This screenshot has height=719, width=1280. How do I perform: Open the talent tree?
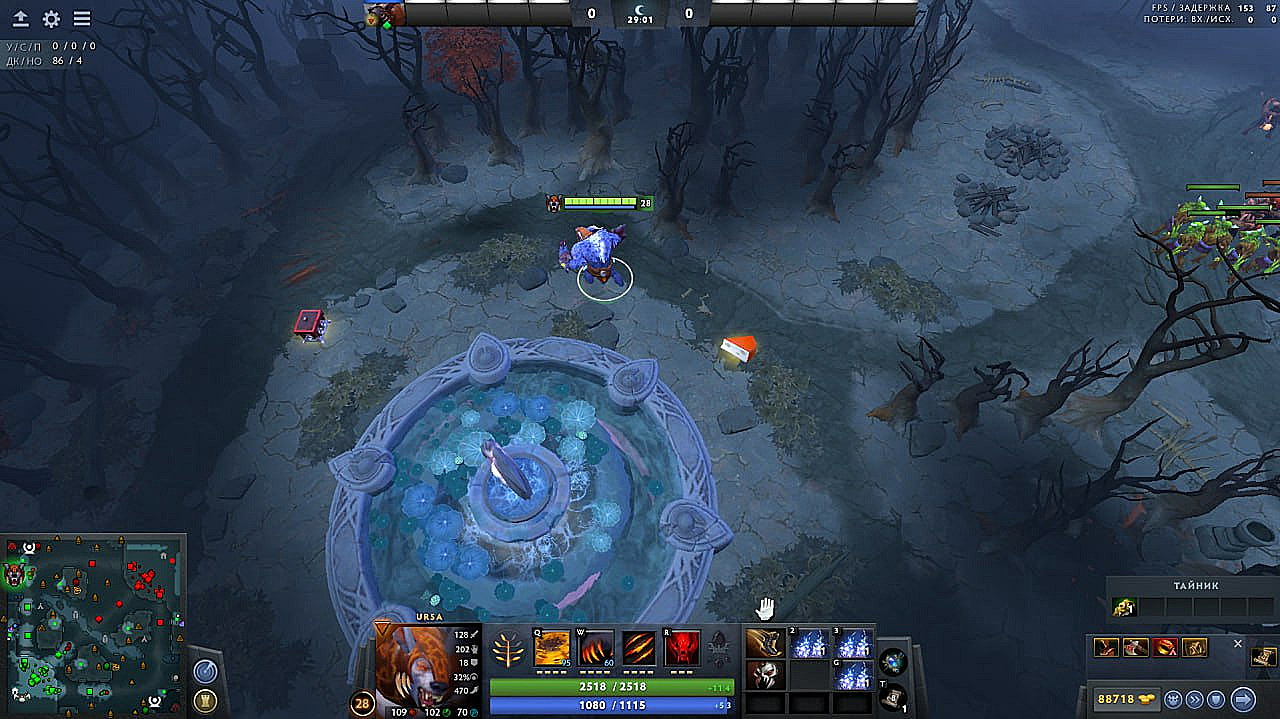509,649
